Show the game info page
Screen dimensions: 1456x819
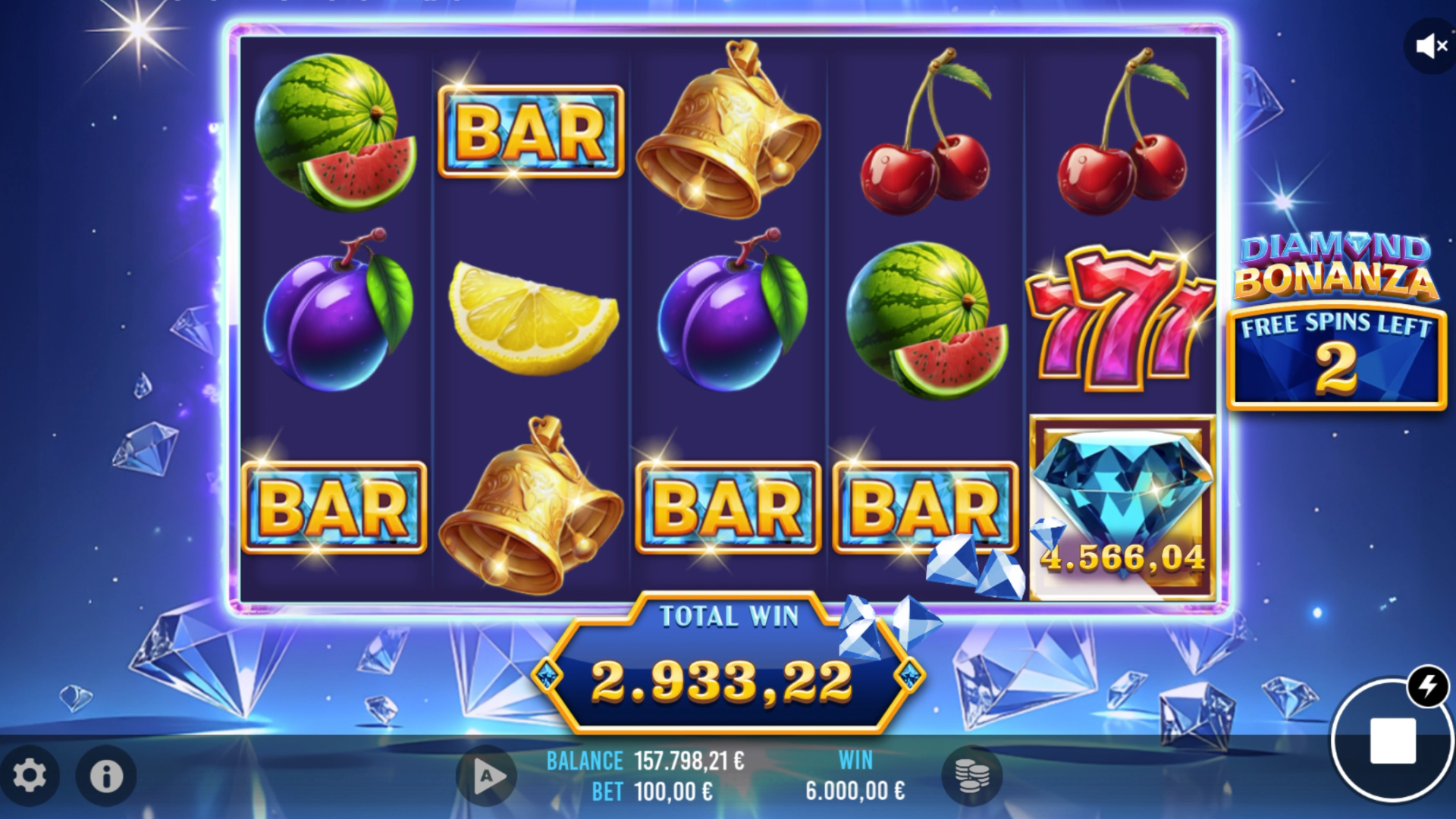(106, 775)
